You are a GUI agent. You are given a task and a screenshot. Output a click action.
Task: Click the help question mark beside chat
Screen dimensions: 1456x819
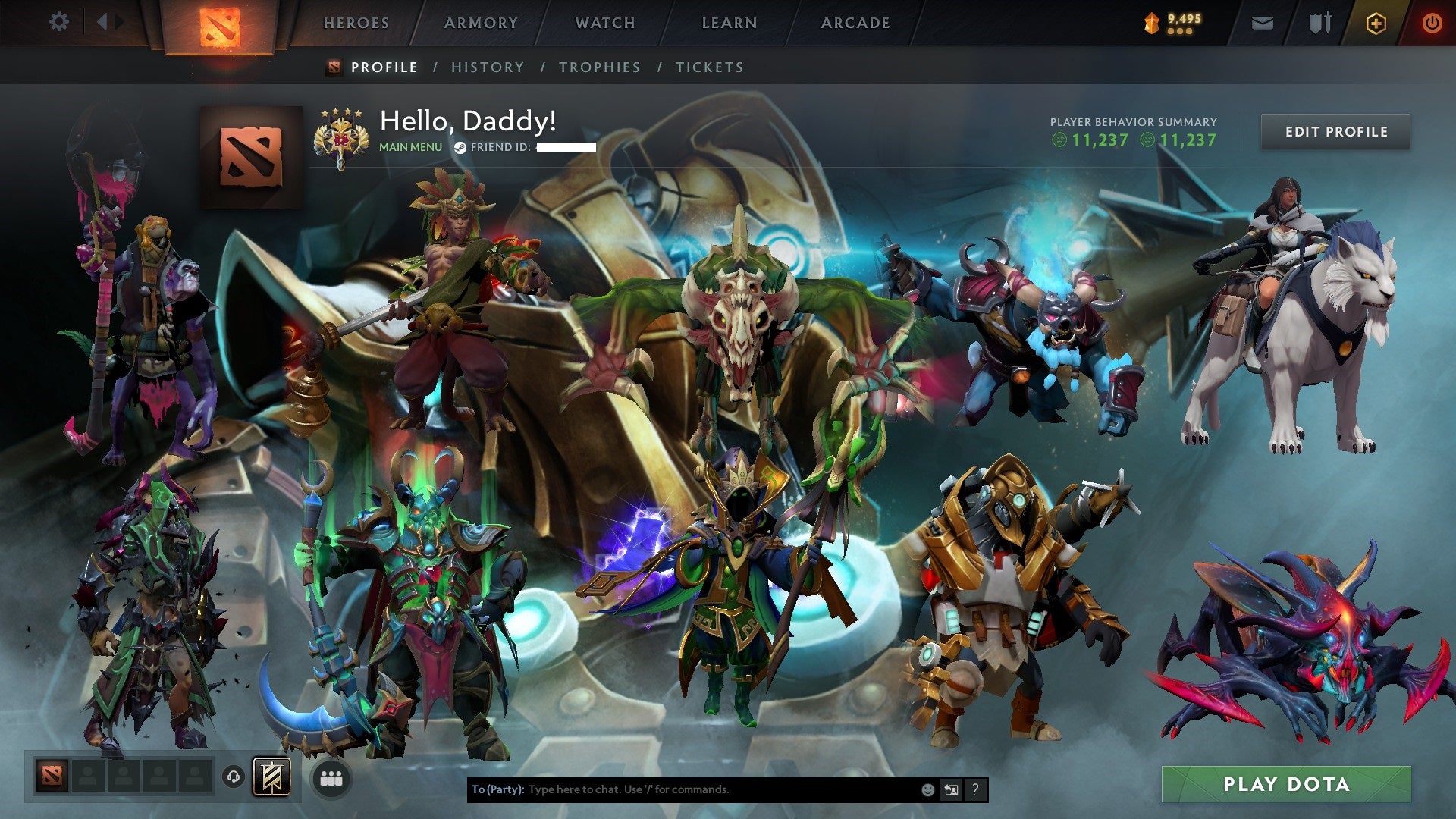coord(974,789)
